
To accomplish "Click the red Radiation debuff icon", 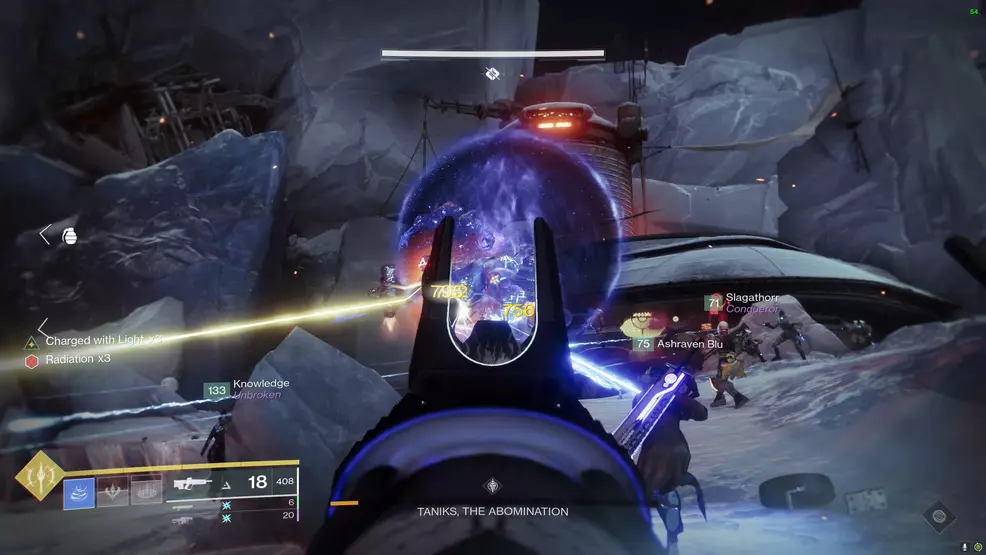I will coord(31,359).
